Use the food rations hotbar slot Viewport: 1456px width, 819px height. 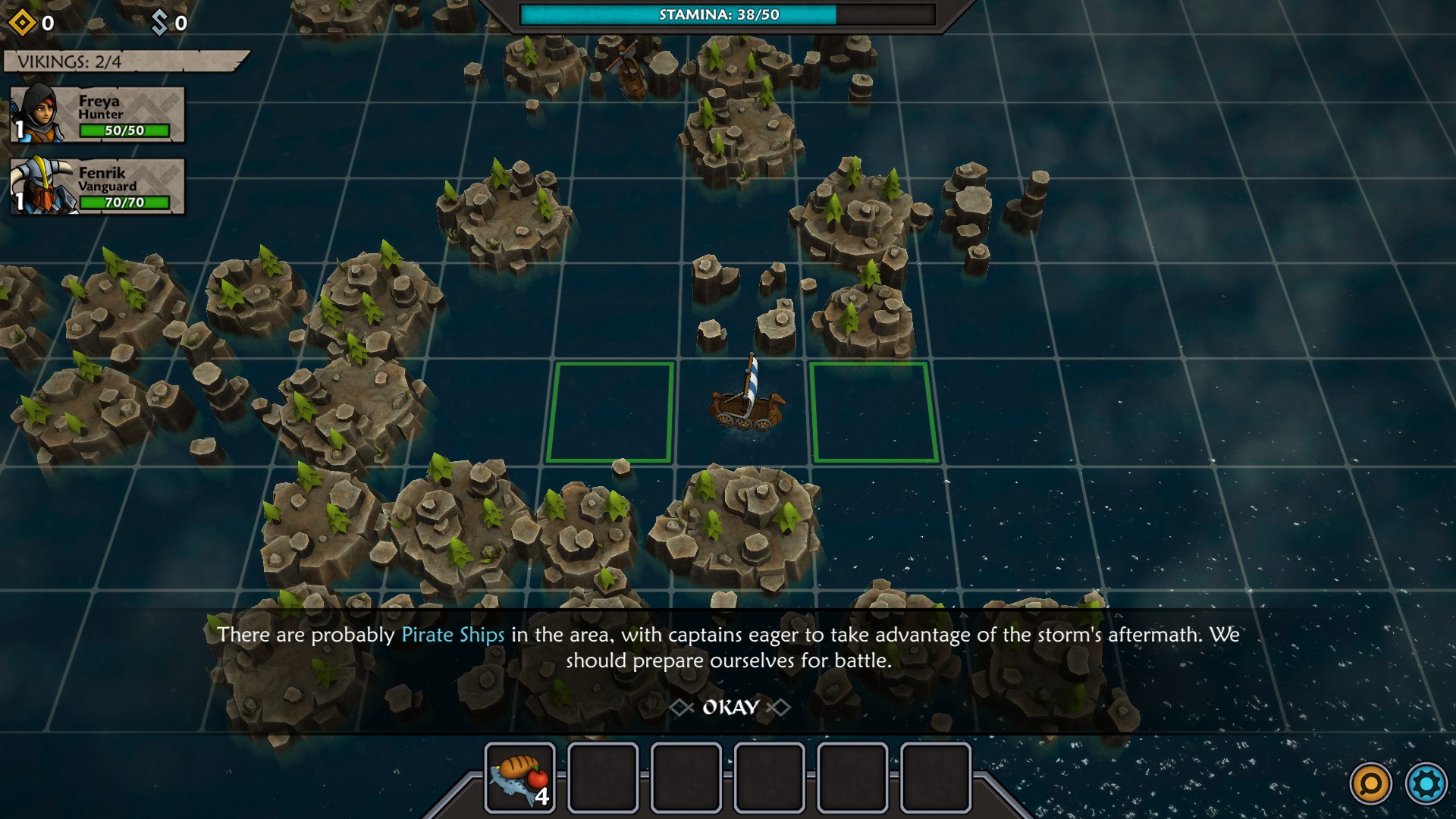point(520,777)
